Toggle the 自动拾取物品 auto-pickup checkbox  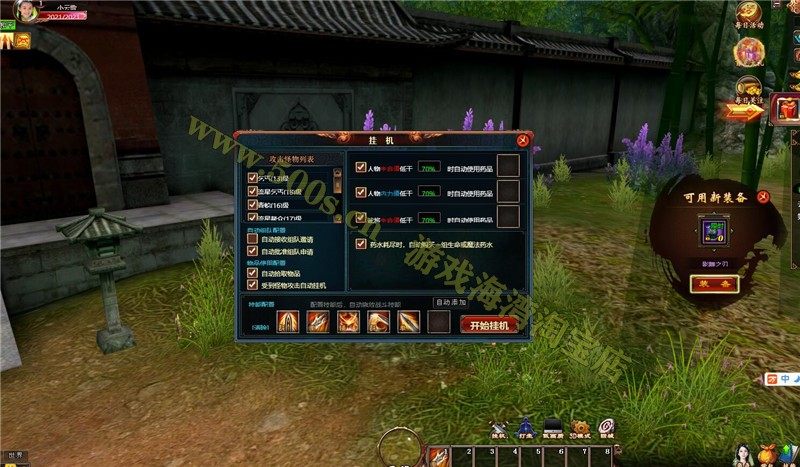(253, 273)
